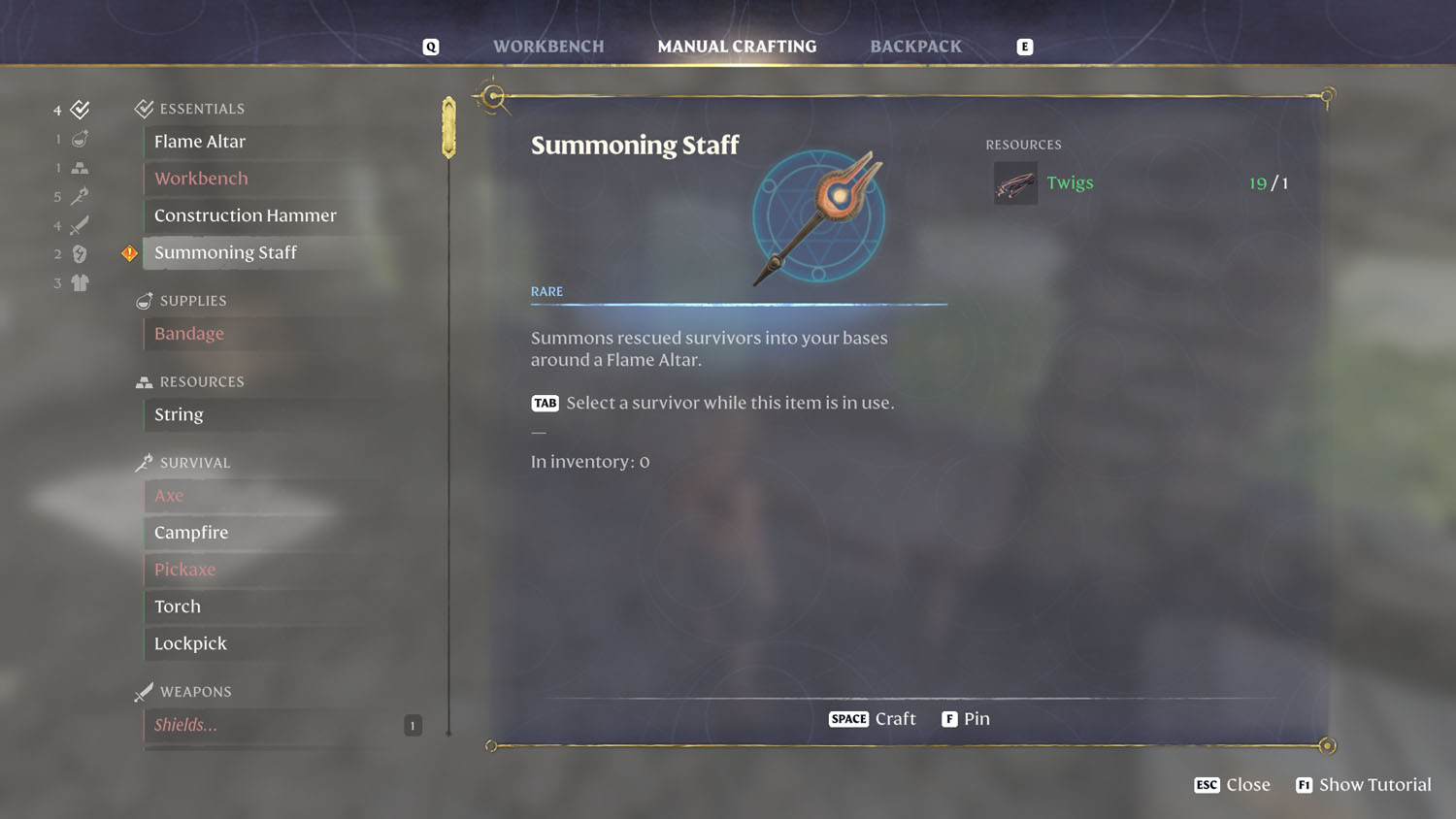
Task: Craft the Summoning Staff
Action: [873, 719]
